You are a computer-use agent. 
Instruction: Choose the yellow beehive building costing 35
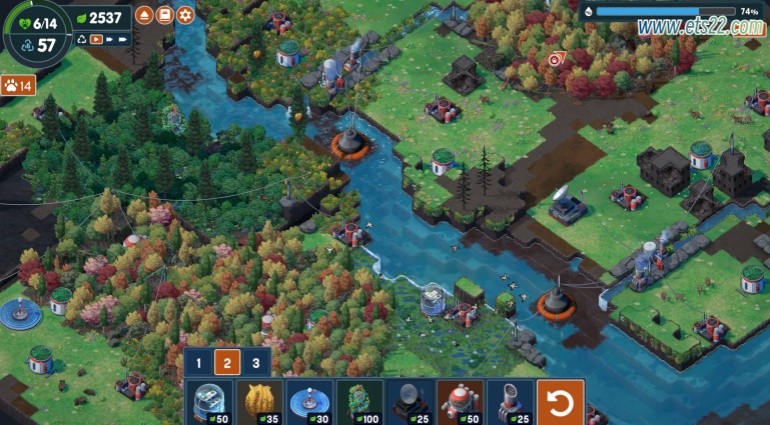pos(260,402)
